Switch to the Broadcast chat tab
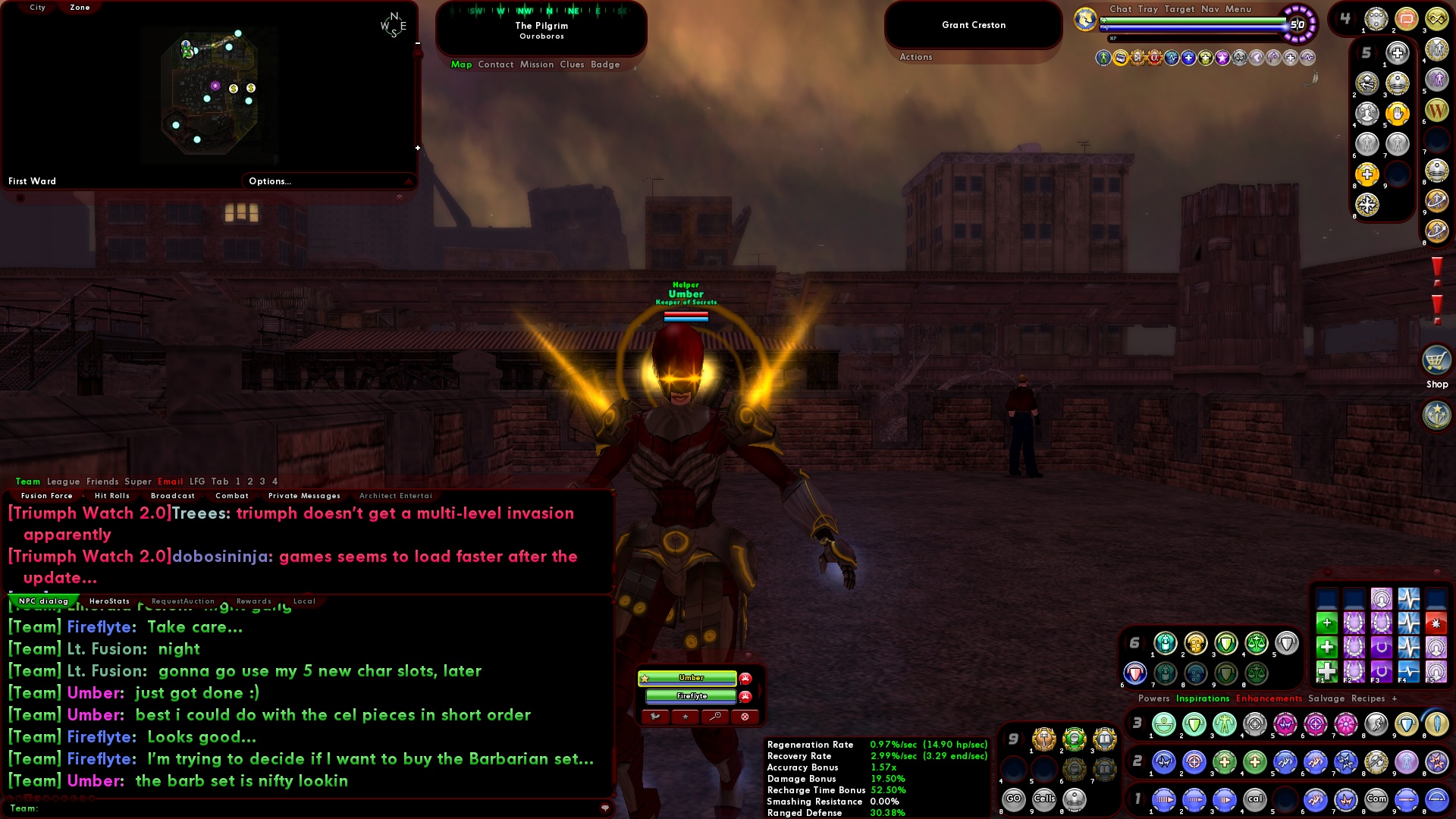The height and width of the screenshot is (819, 1456). 173,495
